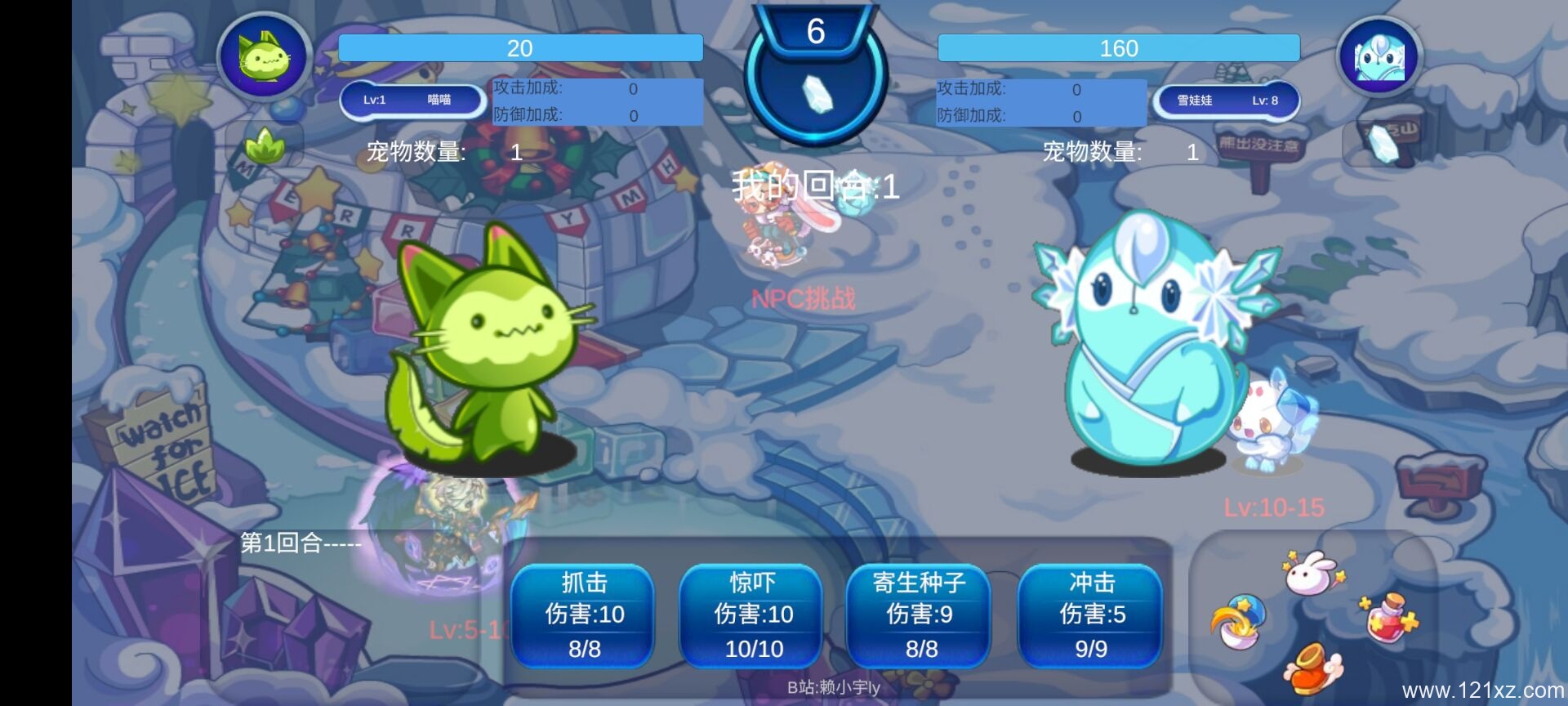Flee using the winged boot icon

click(1312, 666)
